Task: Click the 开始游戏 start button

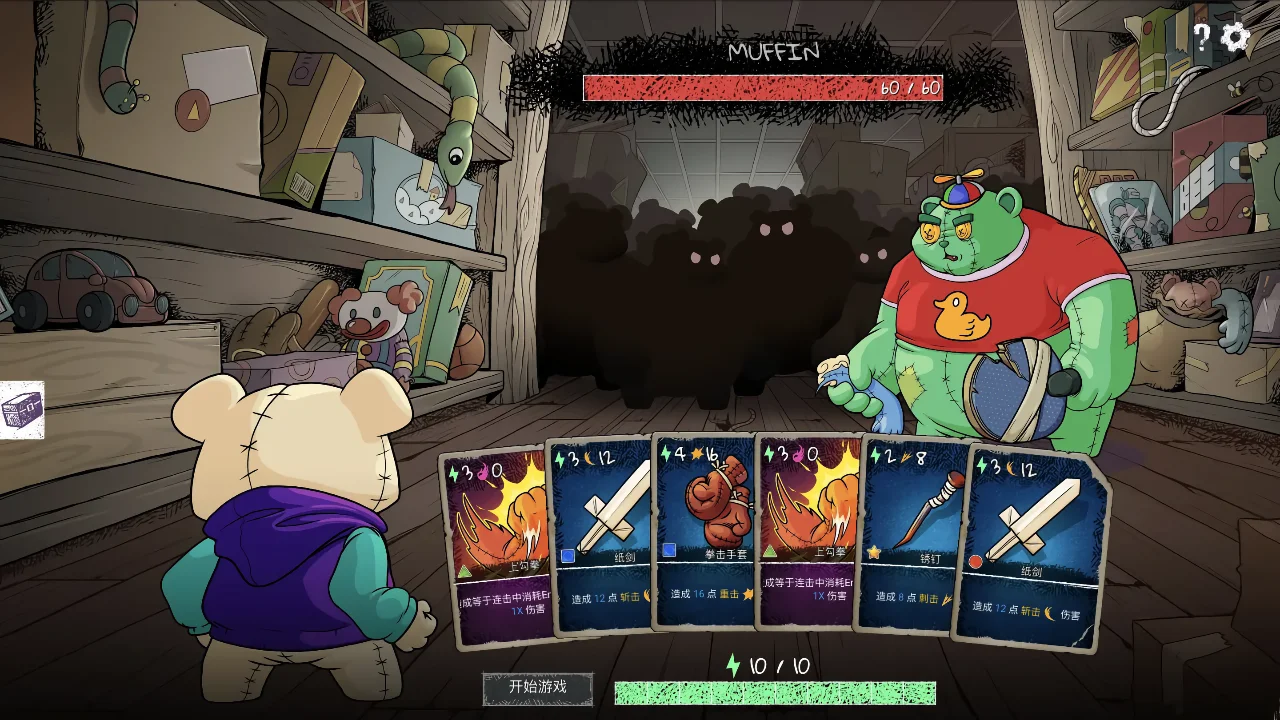Action: coord(538,687)
